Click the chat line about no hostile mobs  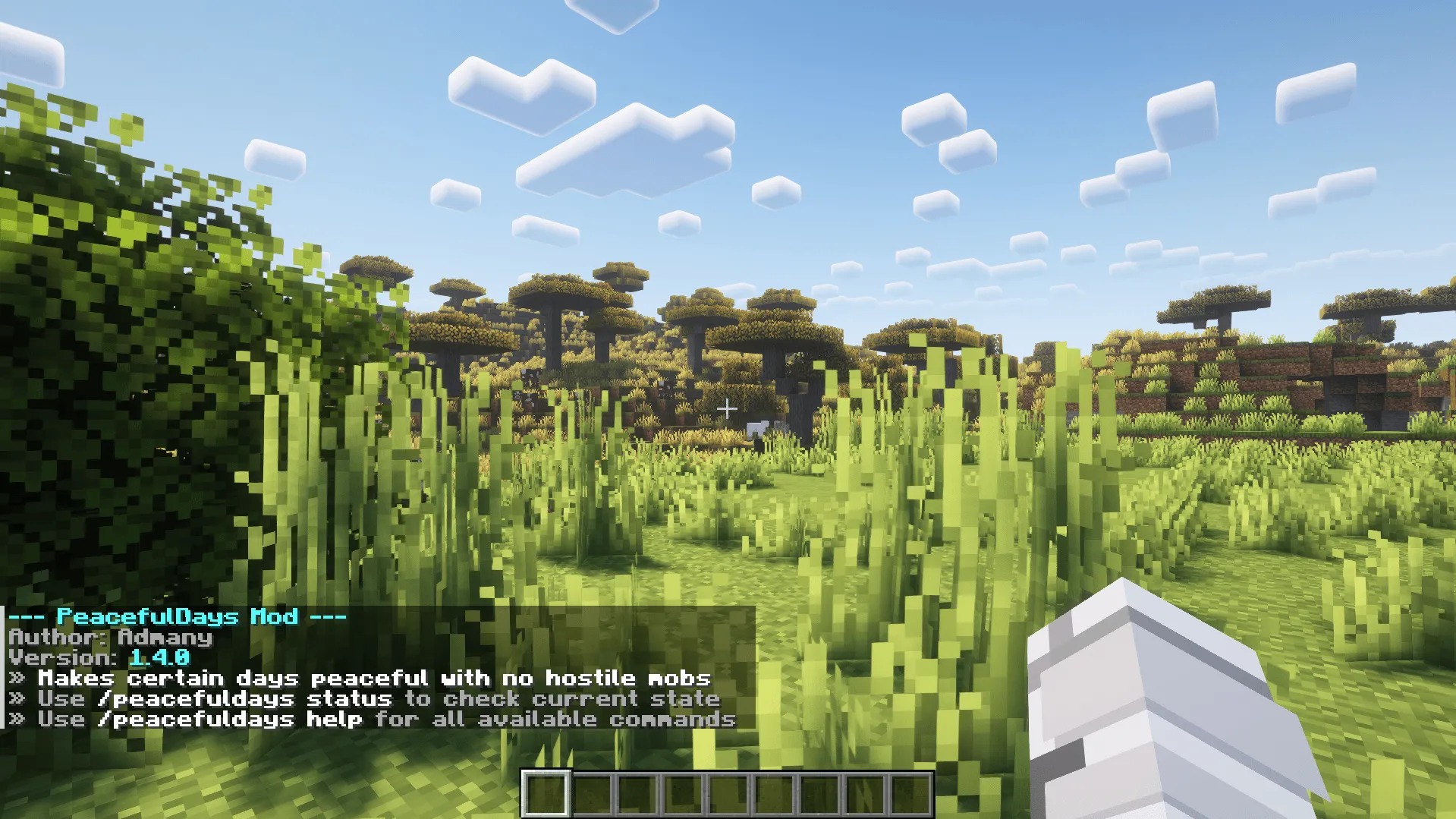tap(360, 679)
